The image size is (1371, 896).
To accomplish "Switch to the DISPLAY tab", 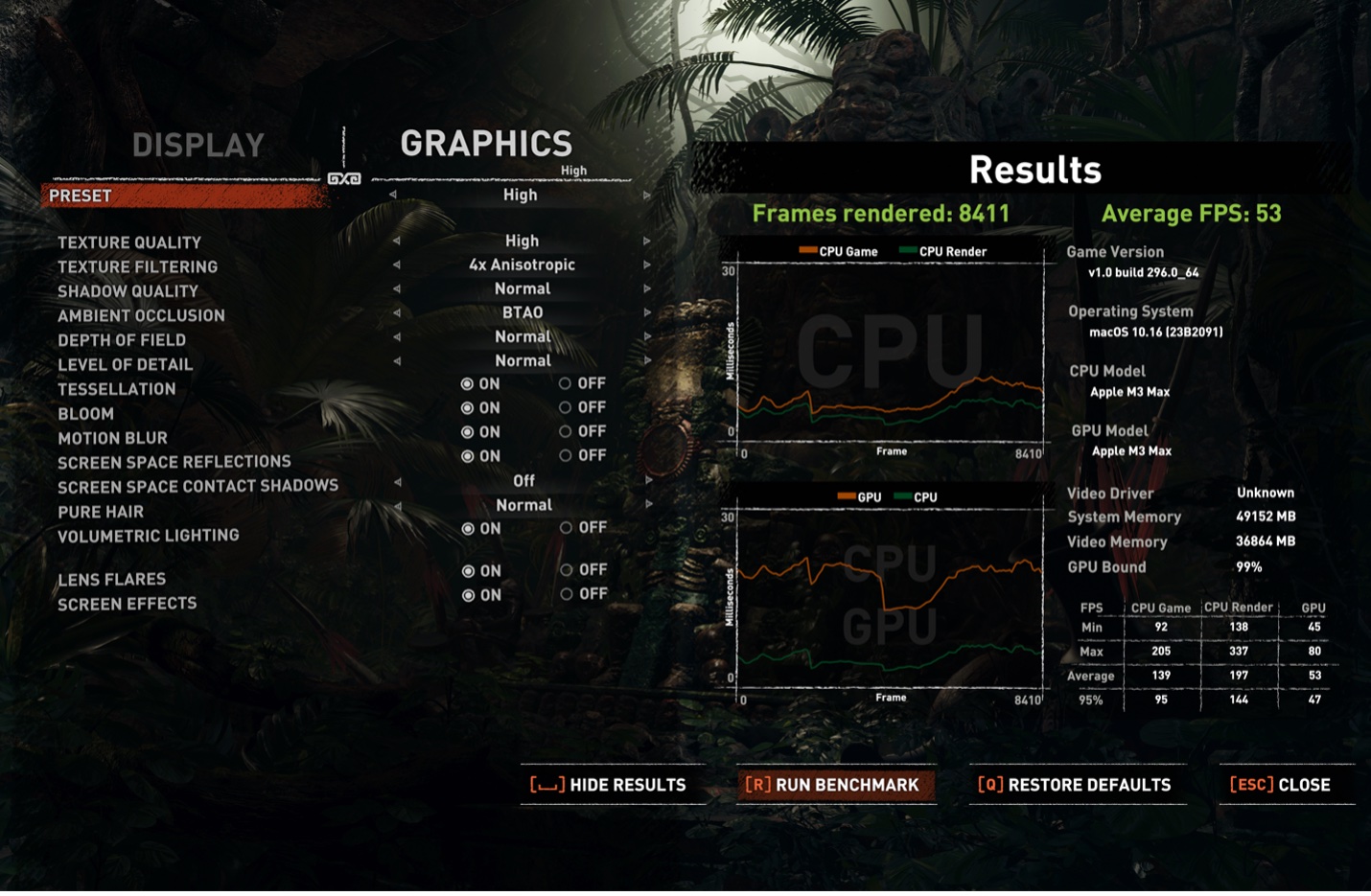I will [x=199, y=146].
